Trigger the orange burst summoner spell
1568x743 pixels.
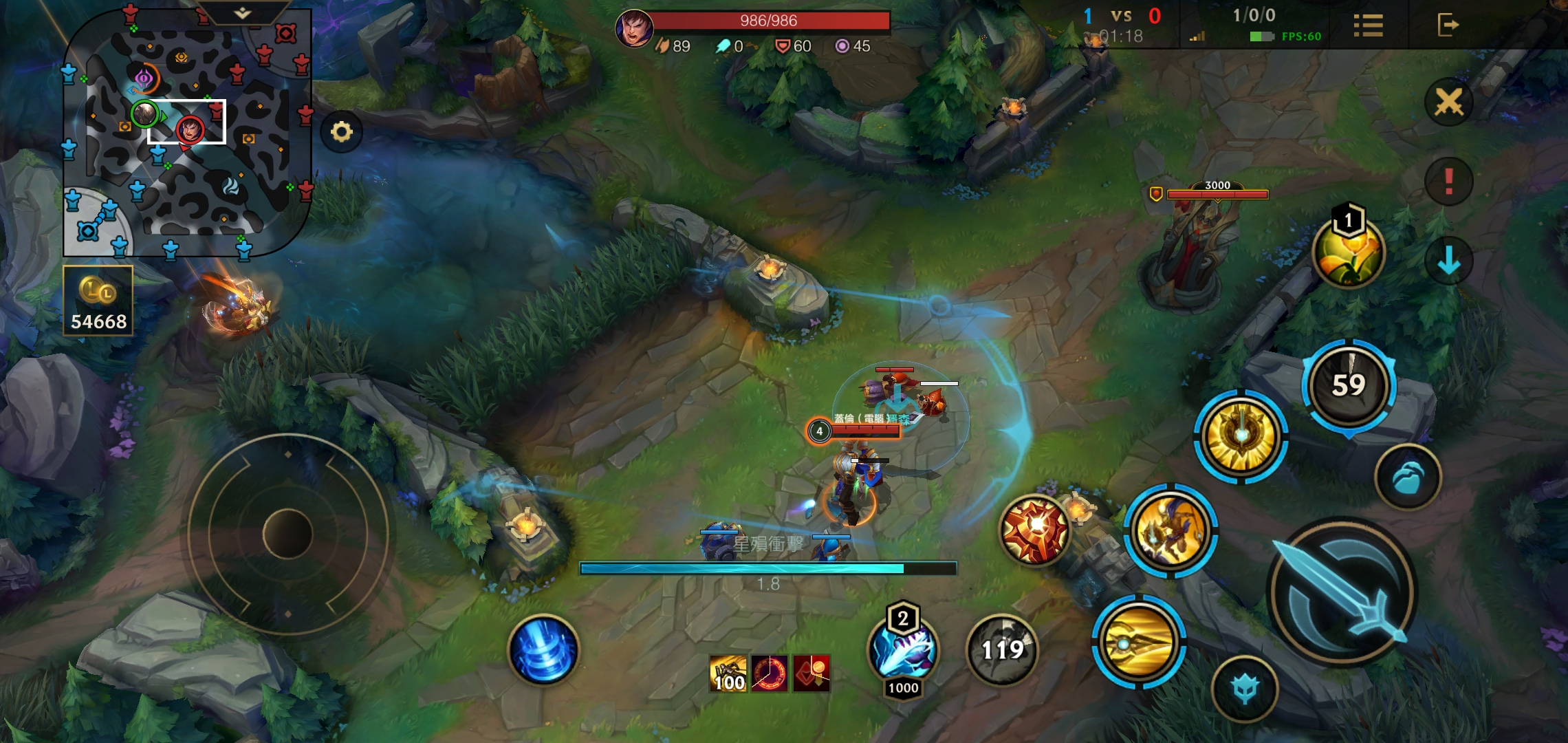[x=1035, y=530]
